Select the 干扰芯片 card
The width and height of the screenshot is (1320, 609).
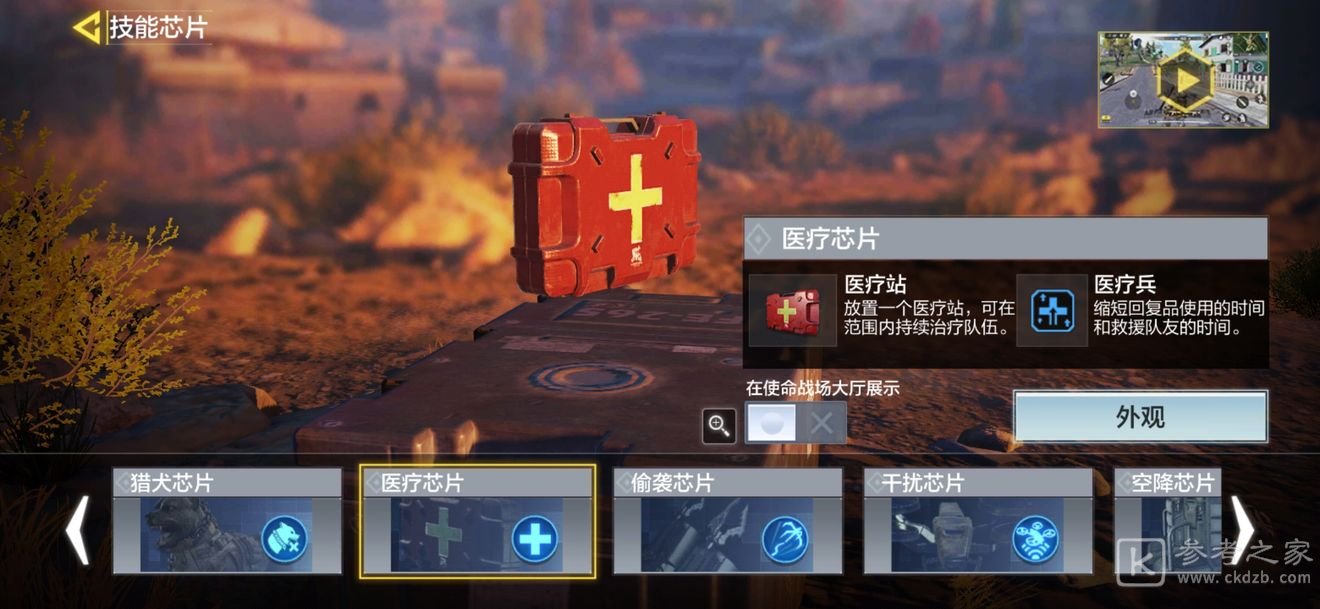click(978, 521)
